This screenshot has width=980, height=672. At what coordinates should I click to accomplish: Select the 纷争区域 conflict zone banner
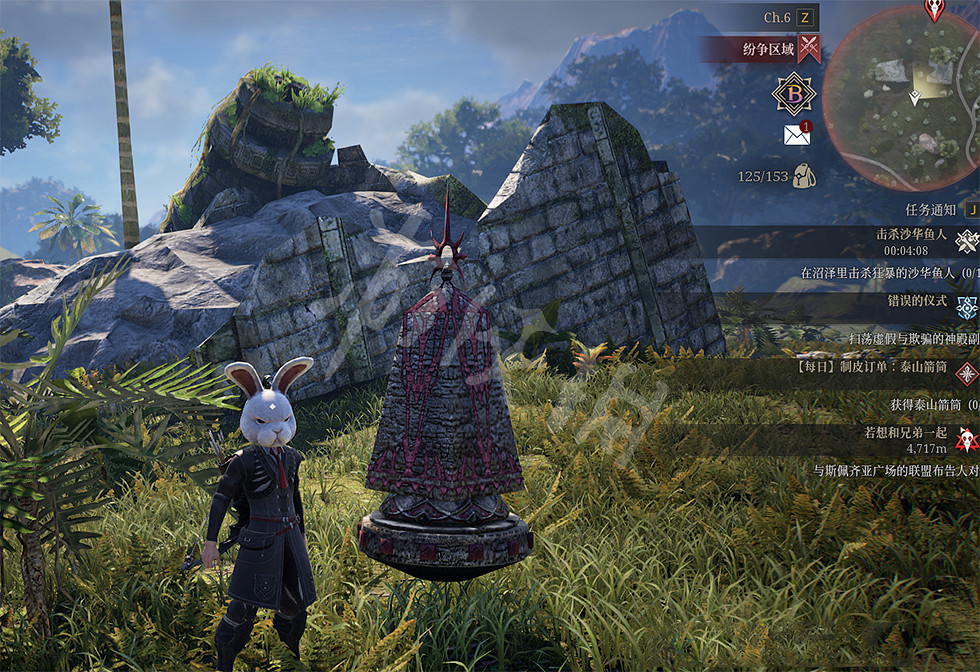pyautogui.click(x=768, y=48)
